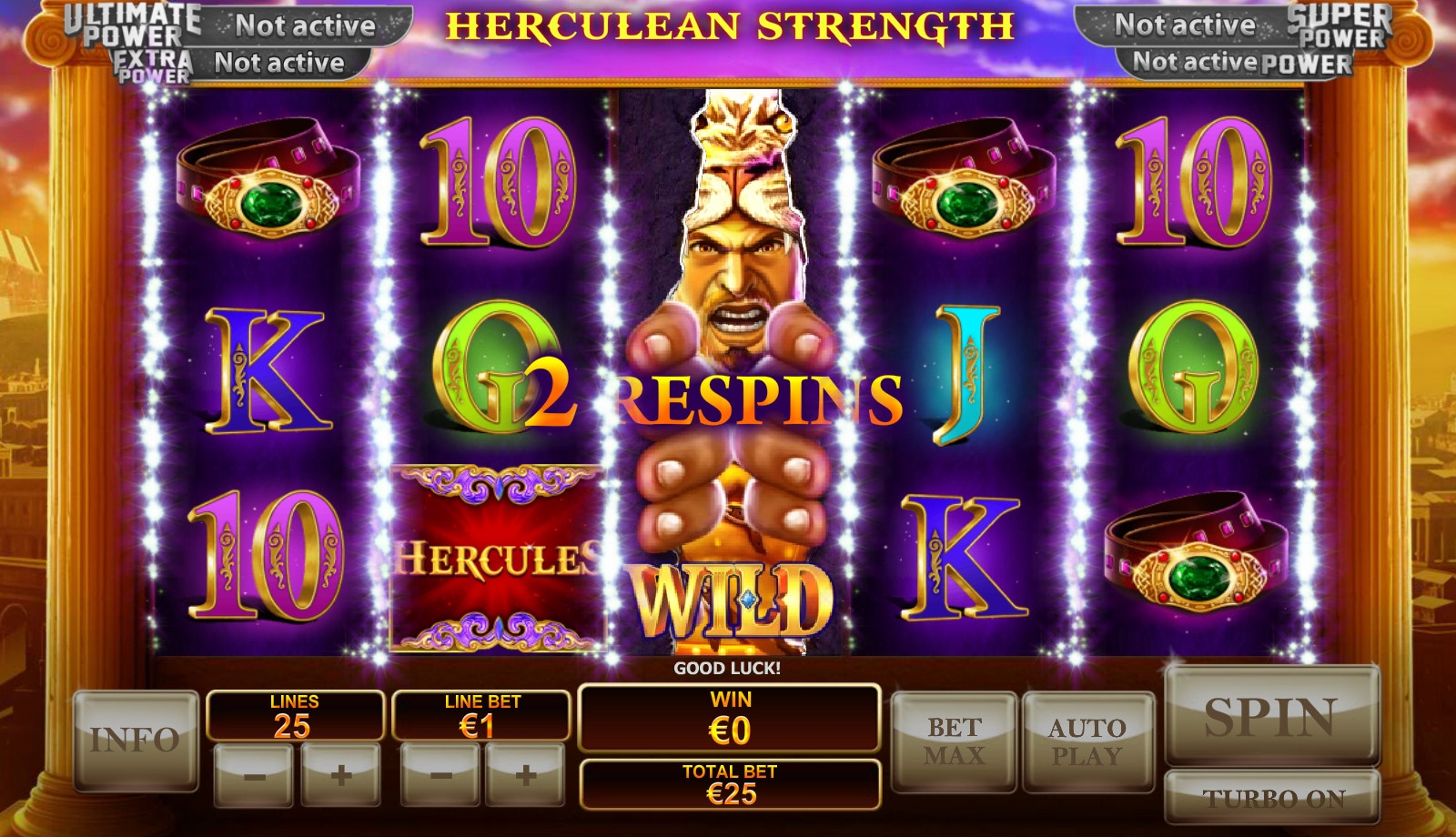Increase the number of lines
This screenshot has height=837, width=1456.
tap(341, 775)
